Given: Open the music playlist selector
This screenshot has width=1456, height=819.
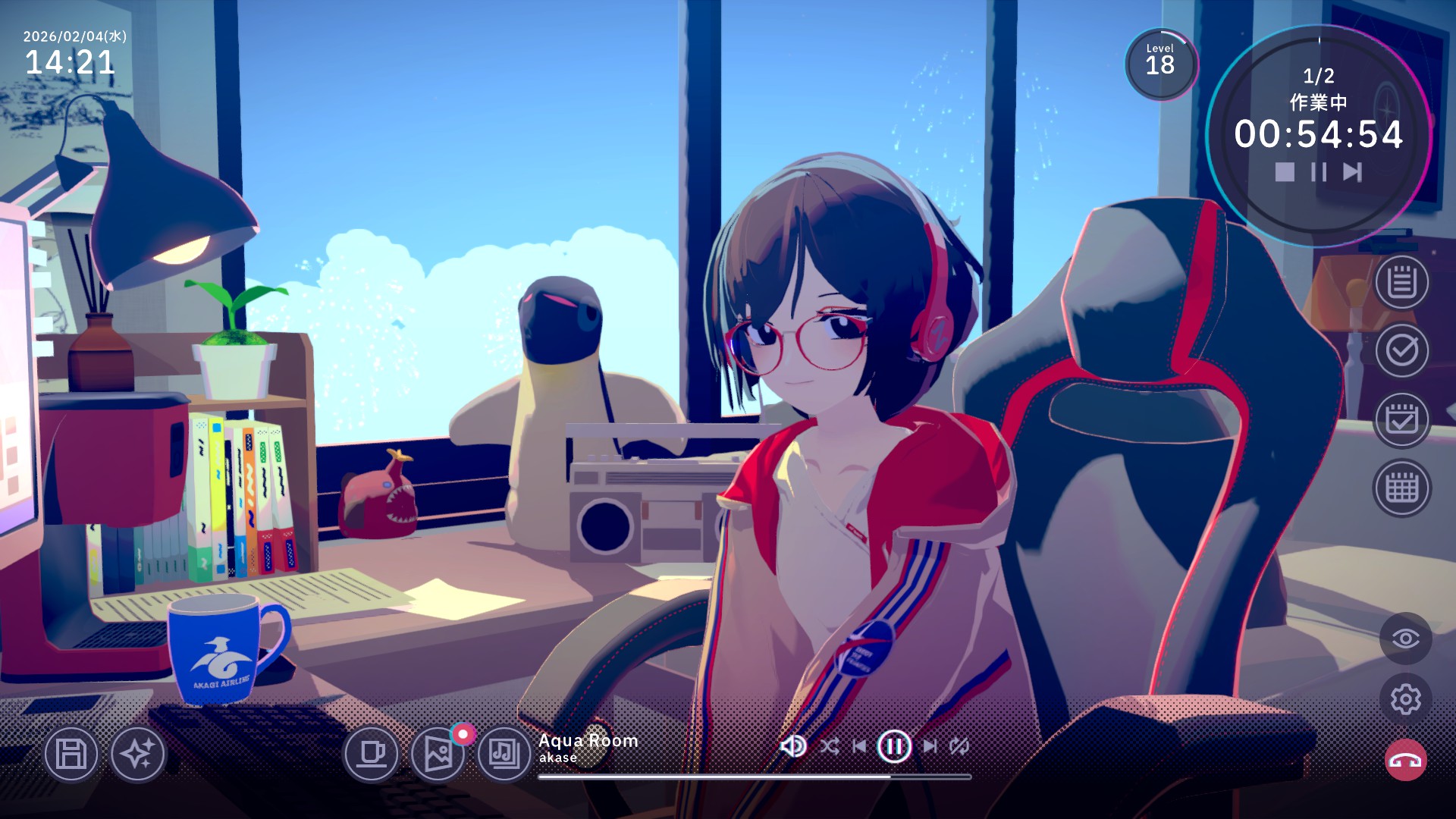Looking at the screenshot, I should click(506, 756).
